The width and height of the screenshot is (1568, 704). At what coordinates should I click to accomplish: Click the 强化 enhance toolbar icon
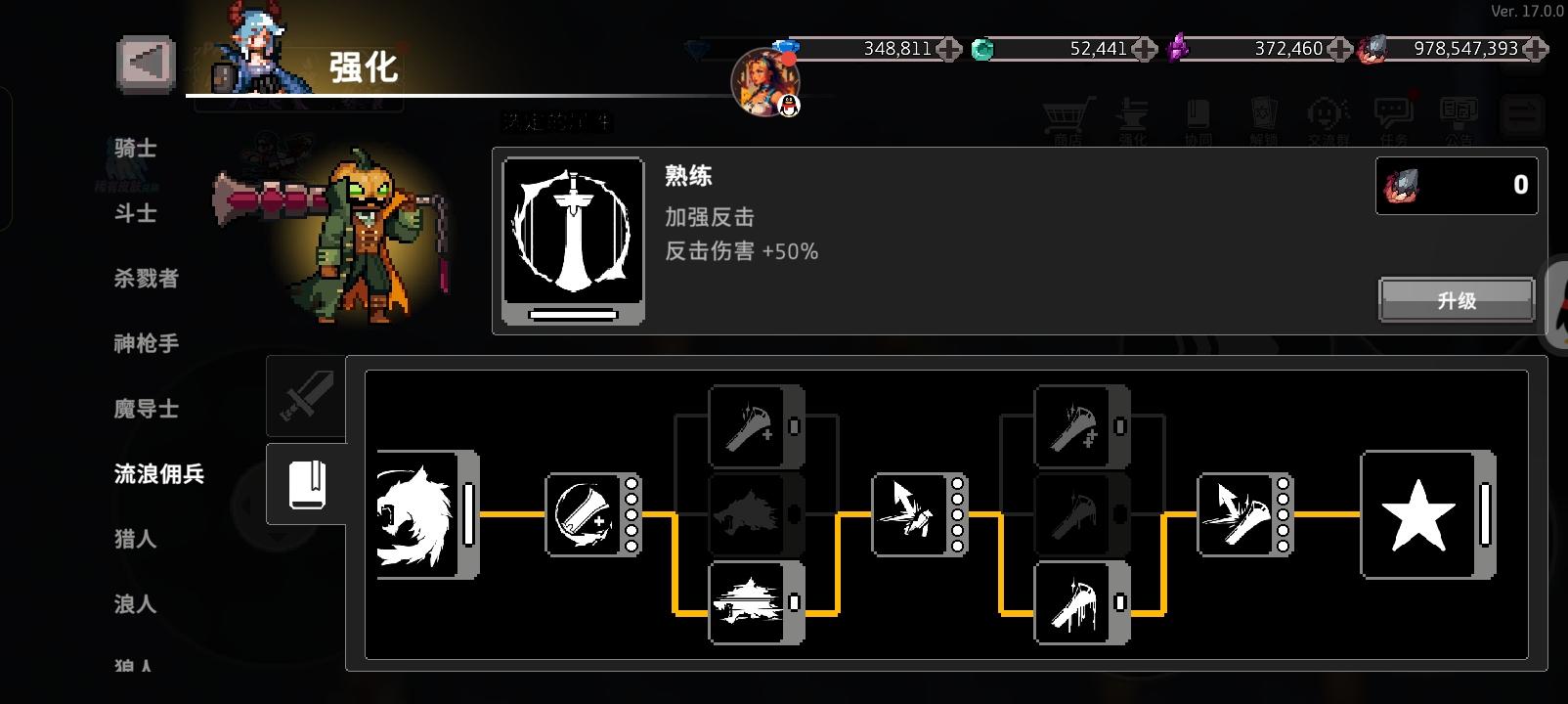(x=1134, y=115)
